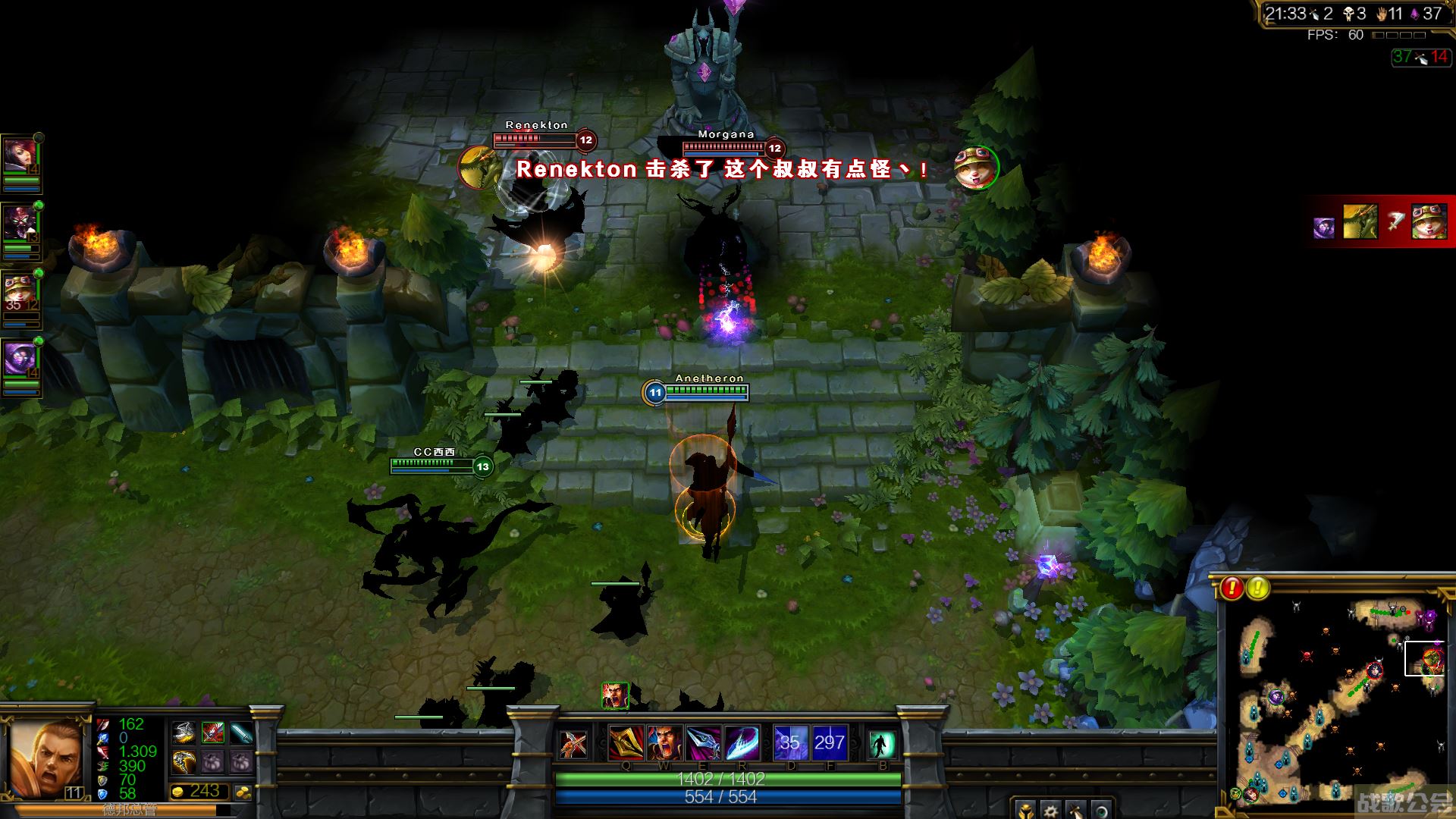Cast the W ability with shouting face
This screenshot has width=1456, height=819.
coord(664,742)
